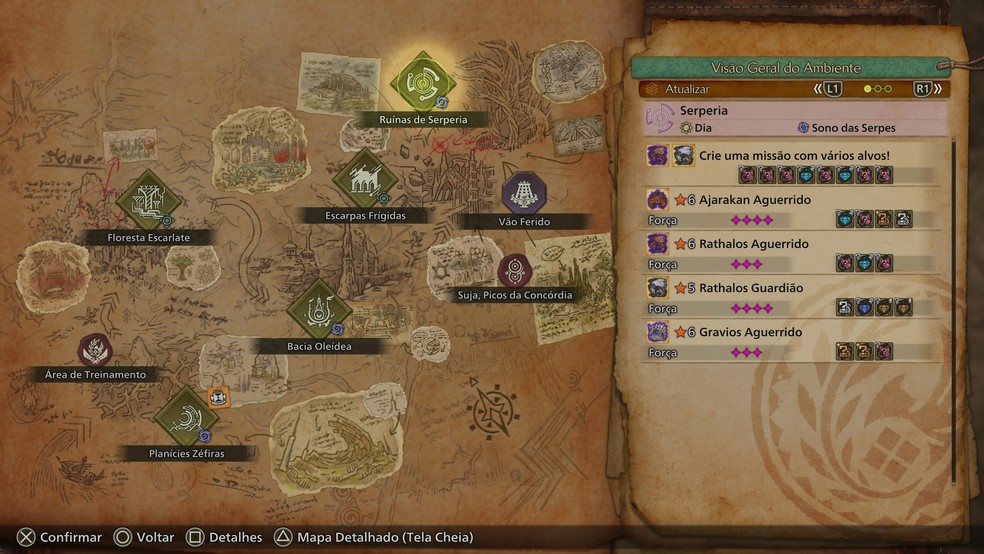Choose the Escarpas Frígidas location
This screenshot has height=554, width=984.
pos(364,180)
